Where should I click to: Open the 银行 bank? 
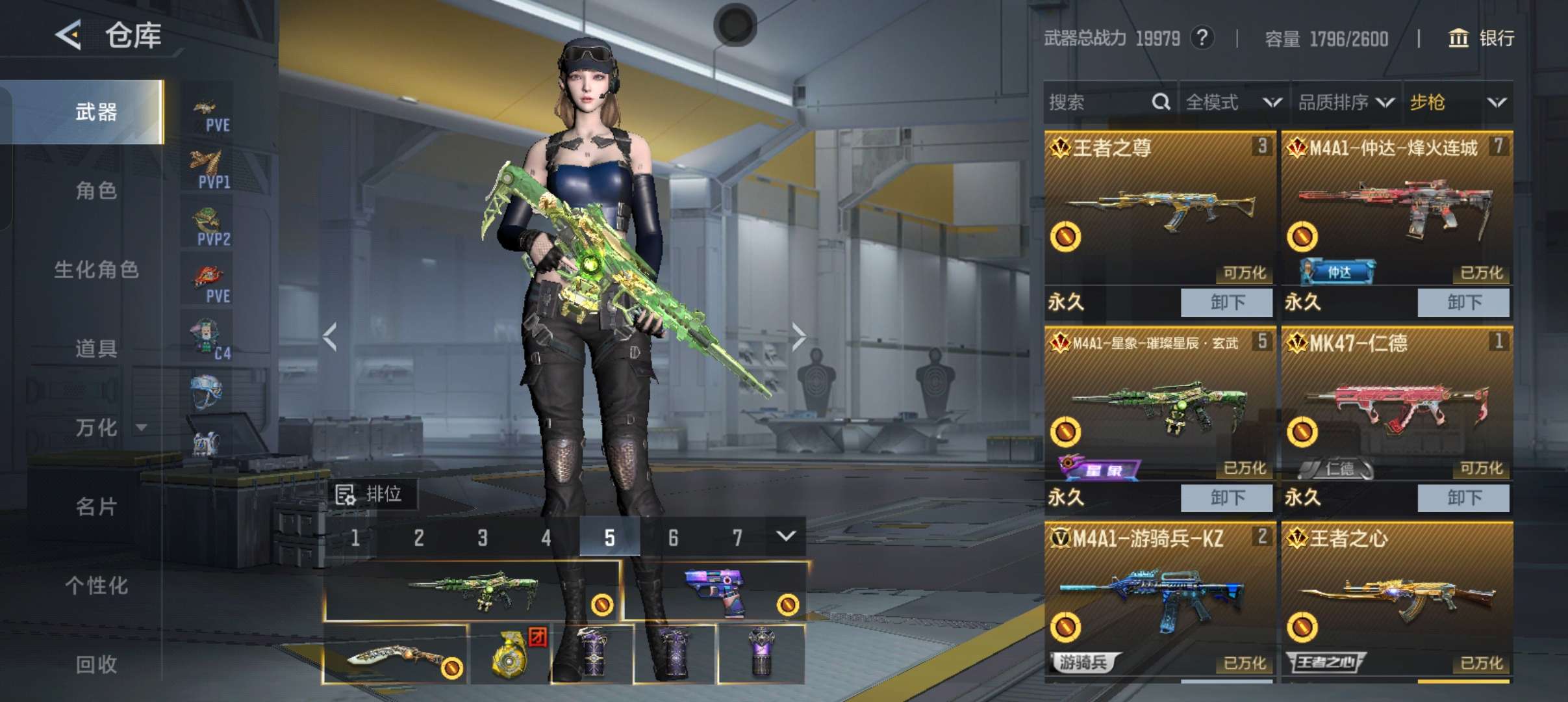(x=1482, y=38)
